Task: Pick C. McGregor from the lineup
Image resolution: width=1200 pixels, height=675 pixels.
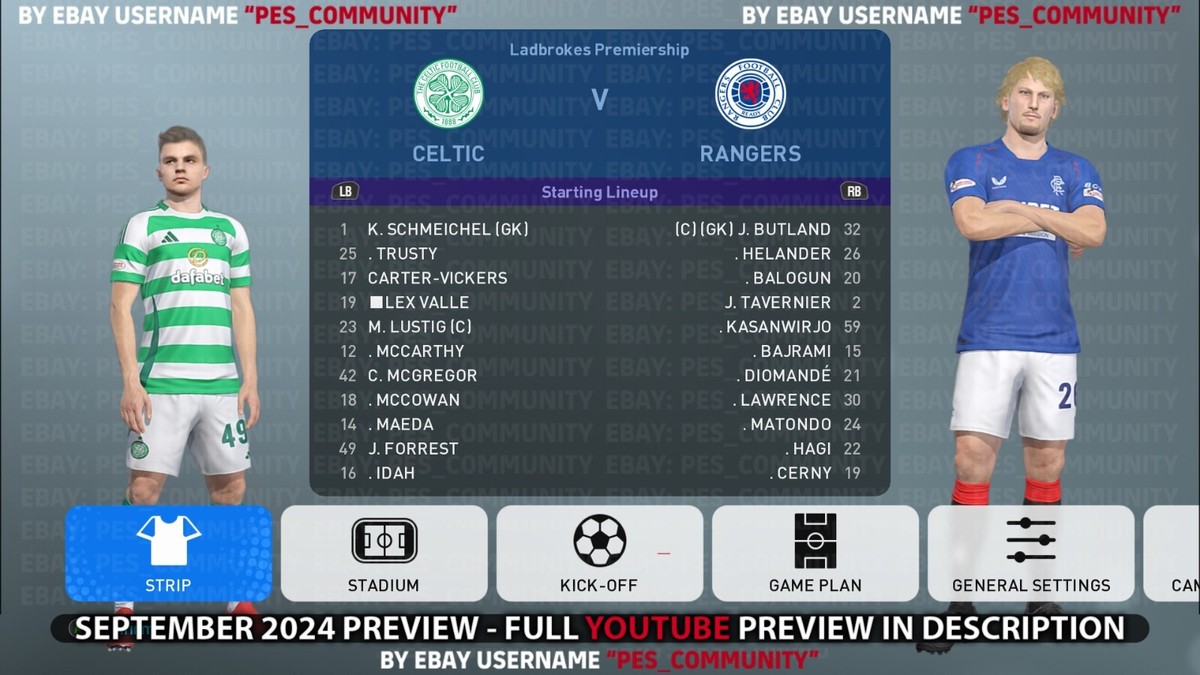Action: [422, 376]
